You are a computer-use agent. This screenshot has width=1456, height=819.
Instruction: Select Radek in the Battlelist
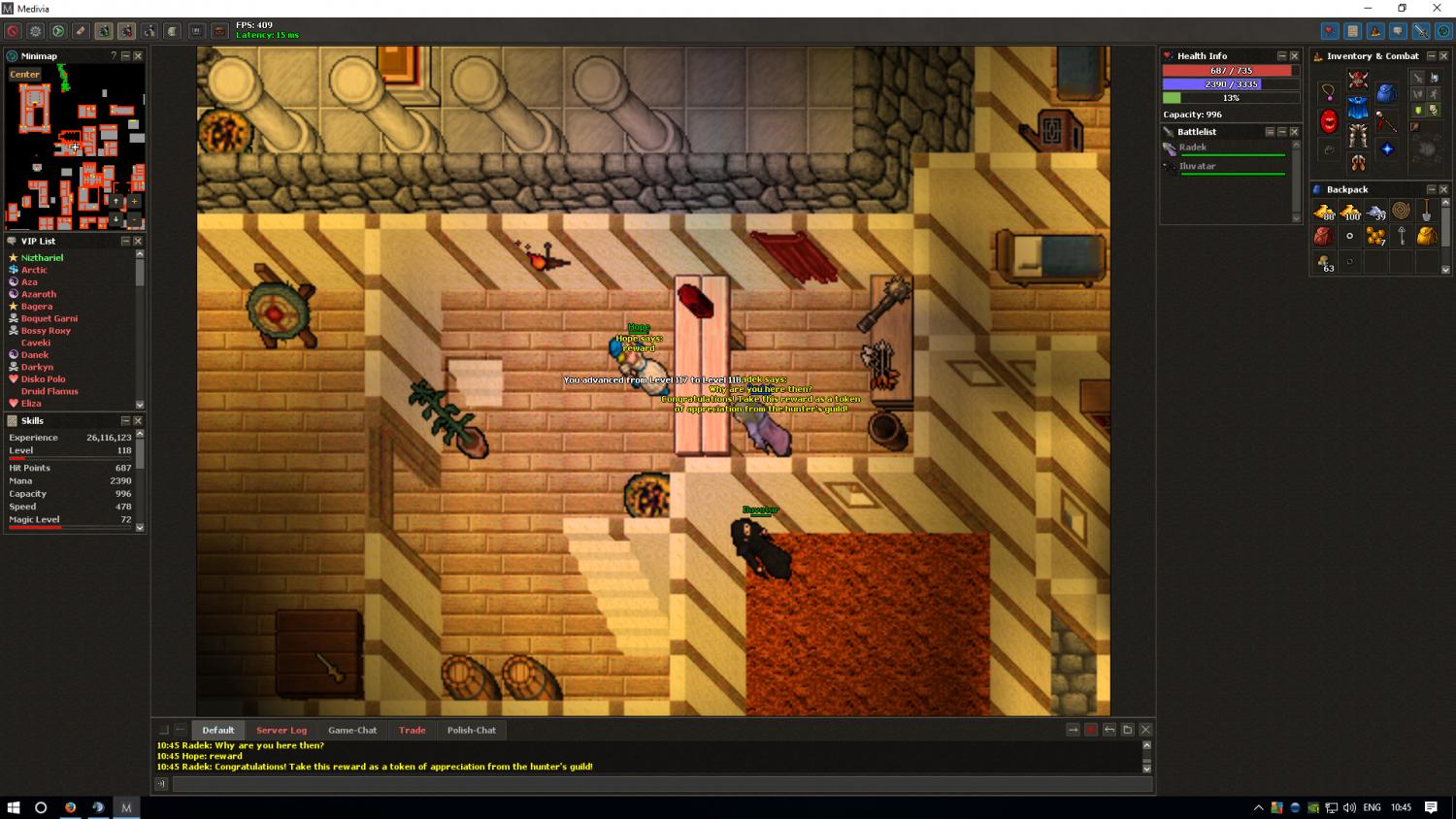point(1193,147)
